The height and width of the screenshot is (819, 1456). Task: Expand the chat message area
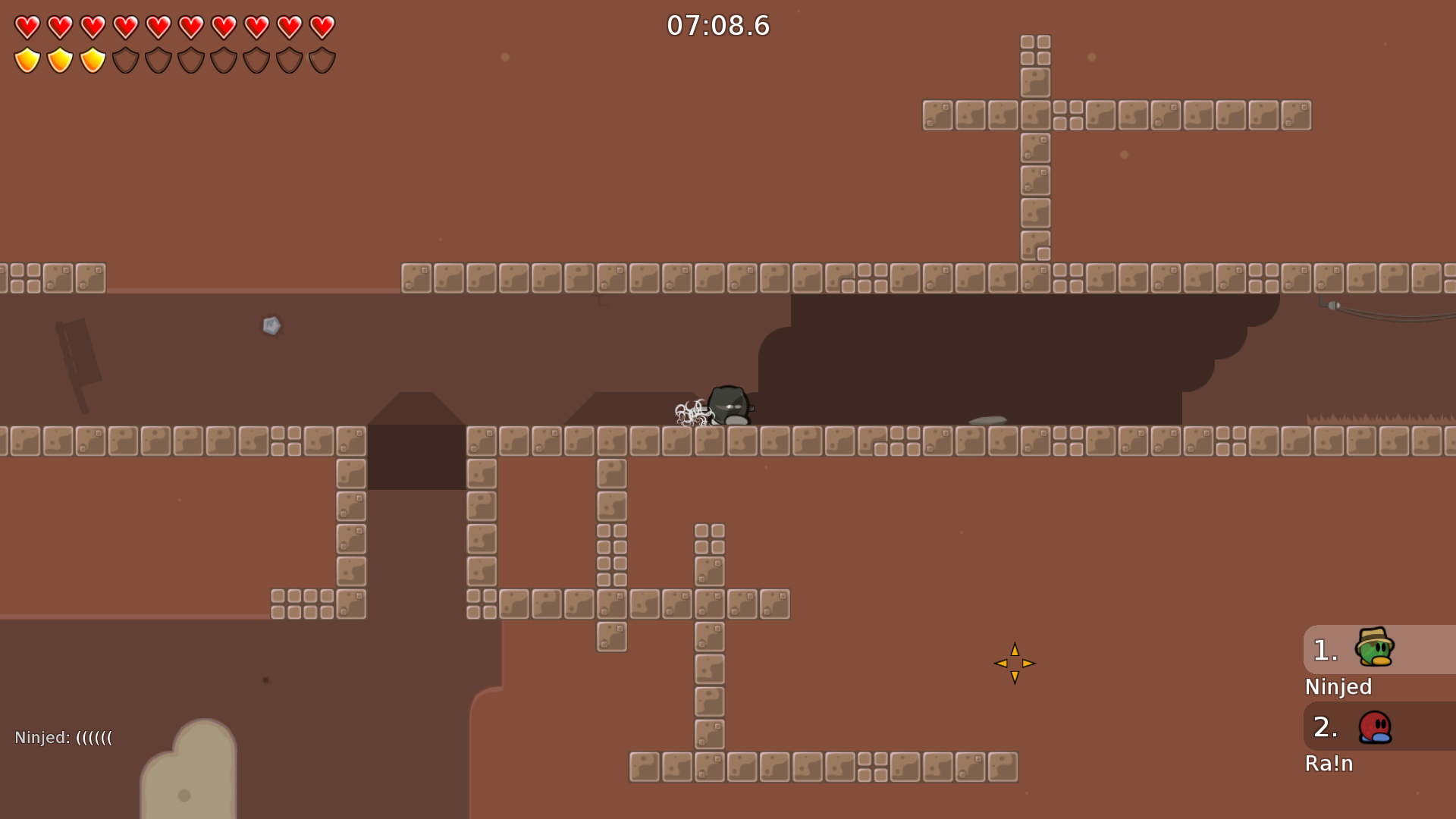[64, 736]
